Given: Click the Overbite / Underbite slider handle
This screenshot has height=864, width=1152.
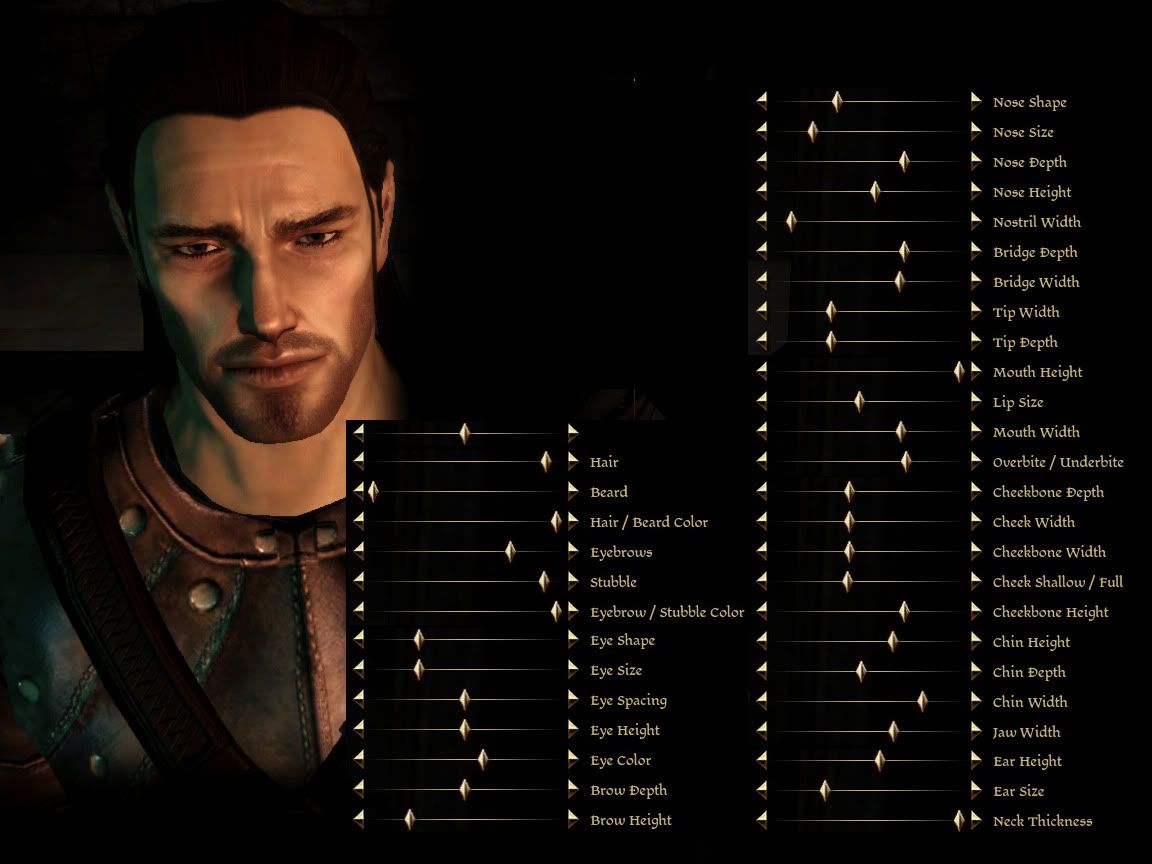Looking at the screenshot, I should click(906, 461).
